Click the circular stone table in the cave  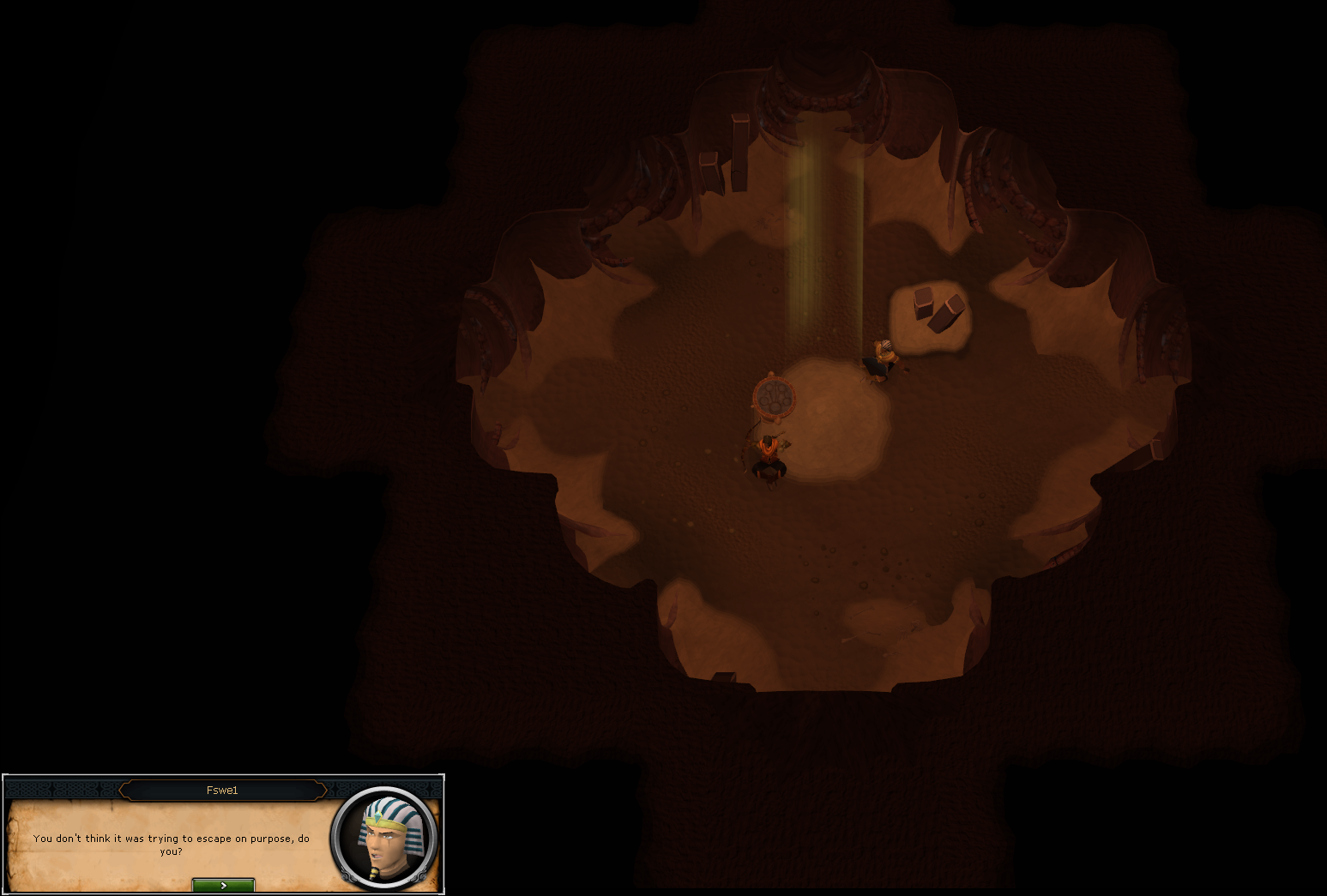tap(775, 397)
